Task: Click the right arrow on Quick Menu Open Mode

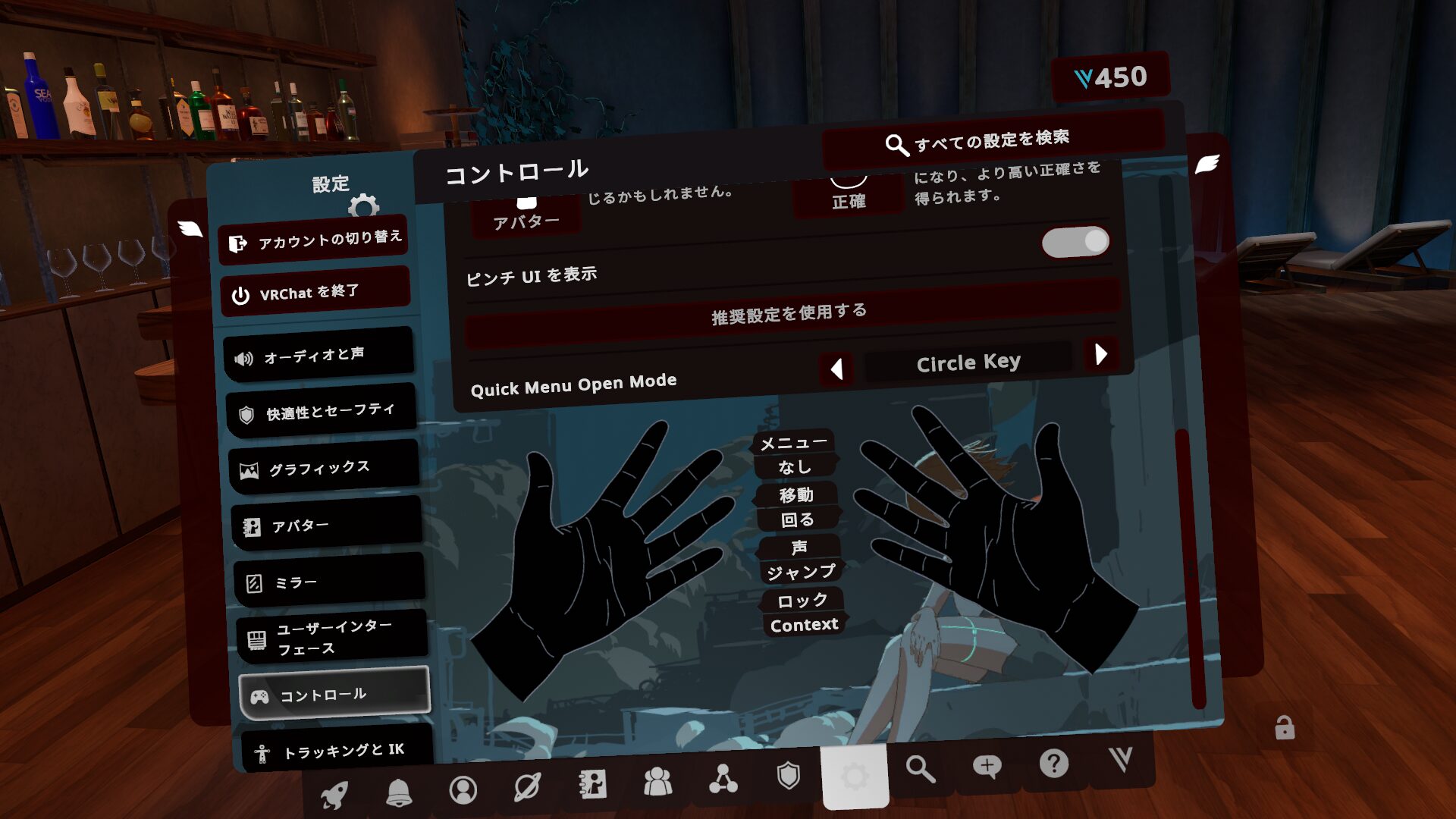Action: (1101, 354)
